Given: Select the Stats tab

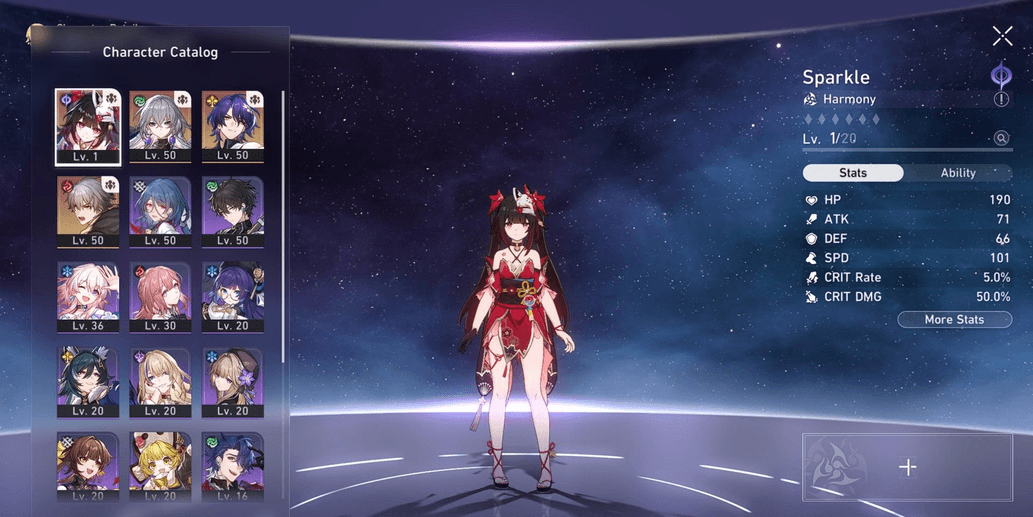Looking at the screenshot, I should pos(853,173).
